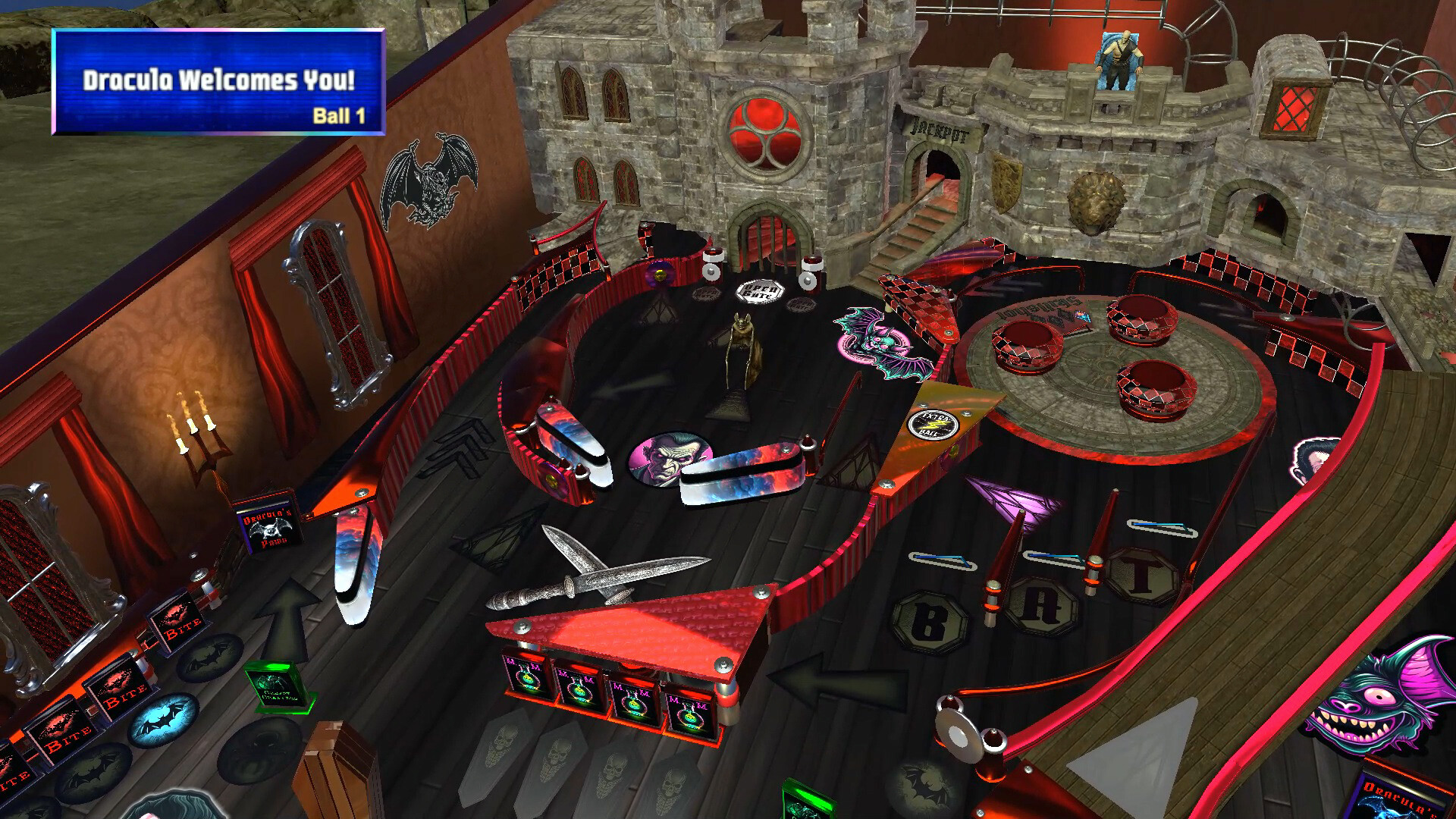The width and height of the screenshot is (1456, 819).
Task: Toggle the glowing green Galaxy target
Action: [278, 689]
